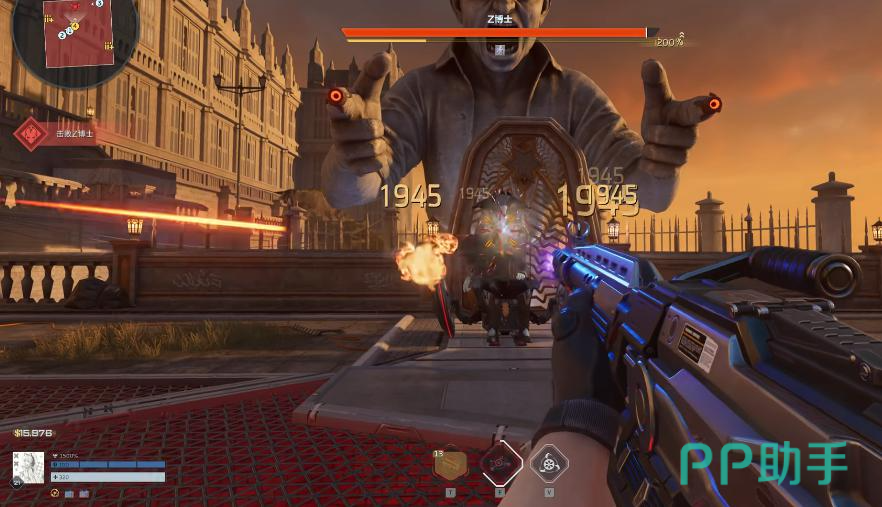Screen dimensions: 882x507
Task: Activate the highlighted red ability icon
Action: 500,463
